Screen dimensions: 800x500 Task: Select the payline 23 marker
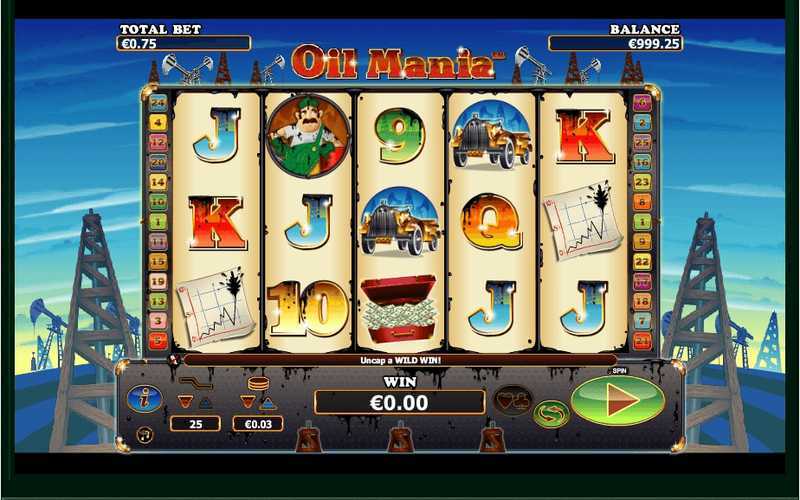click(643, 181)
